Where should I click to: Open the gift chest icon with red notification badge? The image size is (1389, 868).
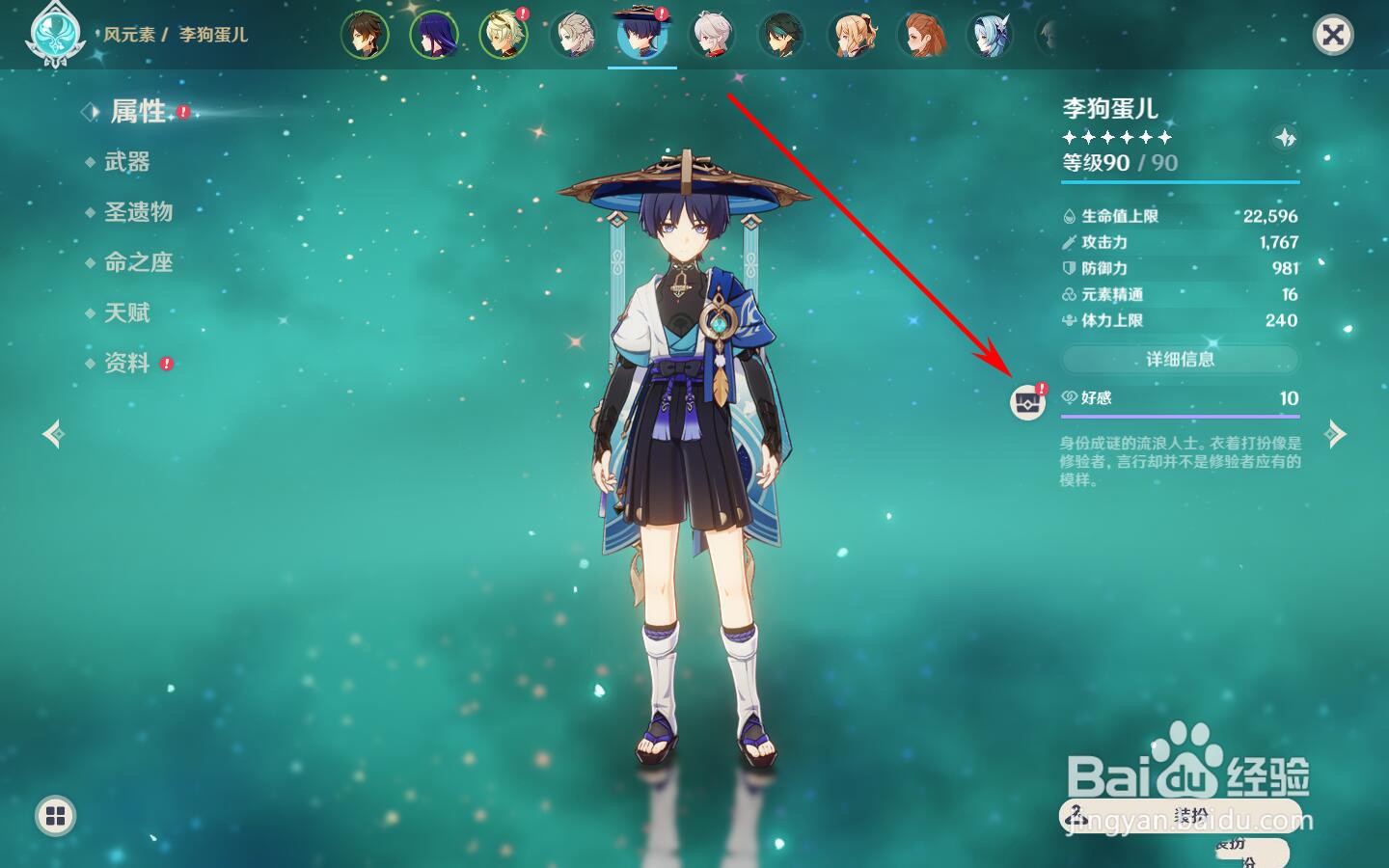pyautogui.click(x=1027, y=404)
